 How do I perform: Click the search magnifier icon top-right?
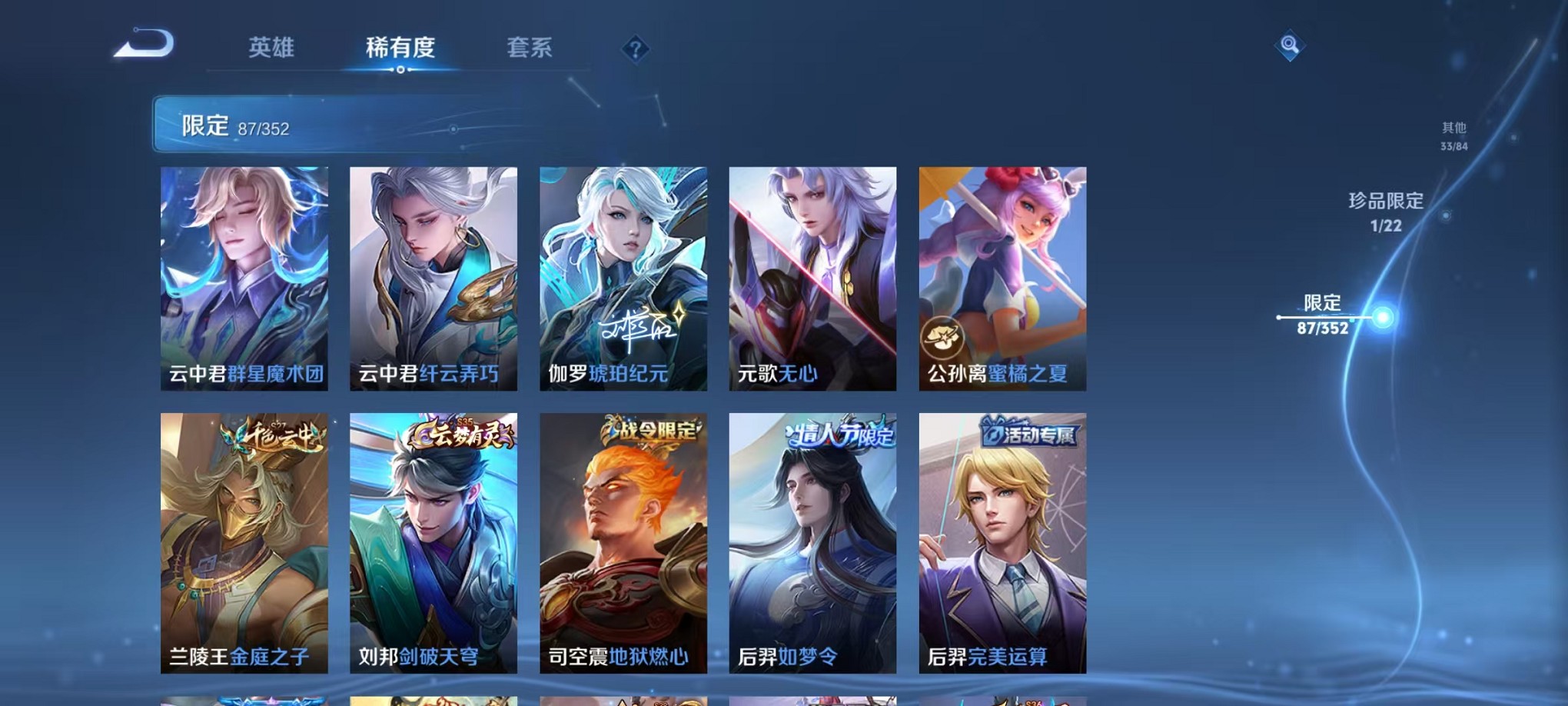pyautogui.click(x=1288, y=46)
